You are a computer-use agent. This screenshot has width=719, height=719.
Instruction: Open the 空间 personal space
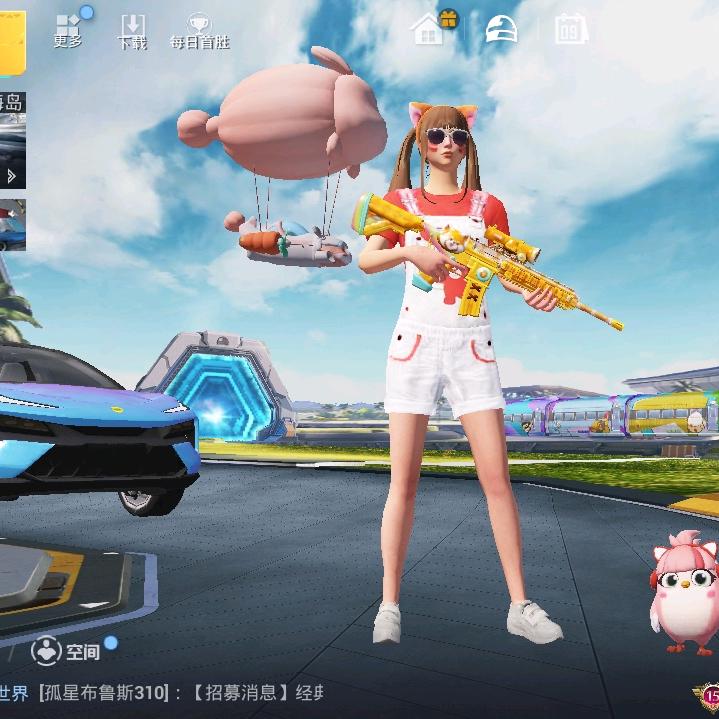pos(66,652)
